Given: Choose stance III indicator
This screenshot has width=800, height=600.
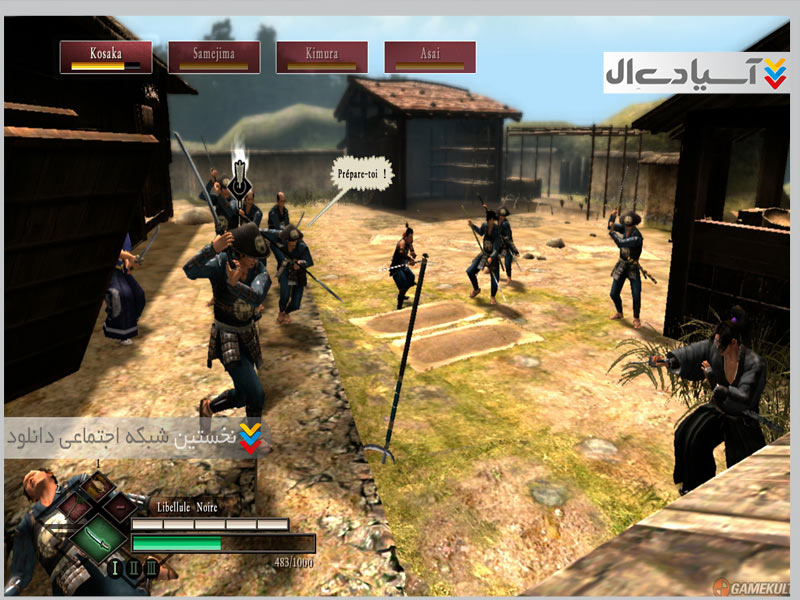Looking at the screenshot, I should [x=151, y=570].
